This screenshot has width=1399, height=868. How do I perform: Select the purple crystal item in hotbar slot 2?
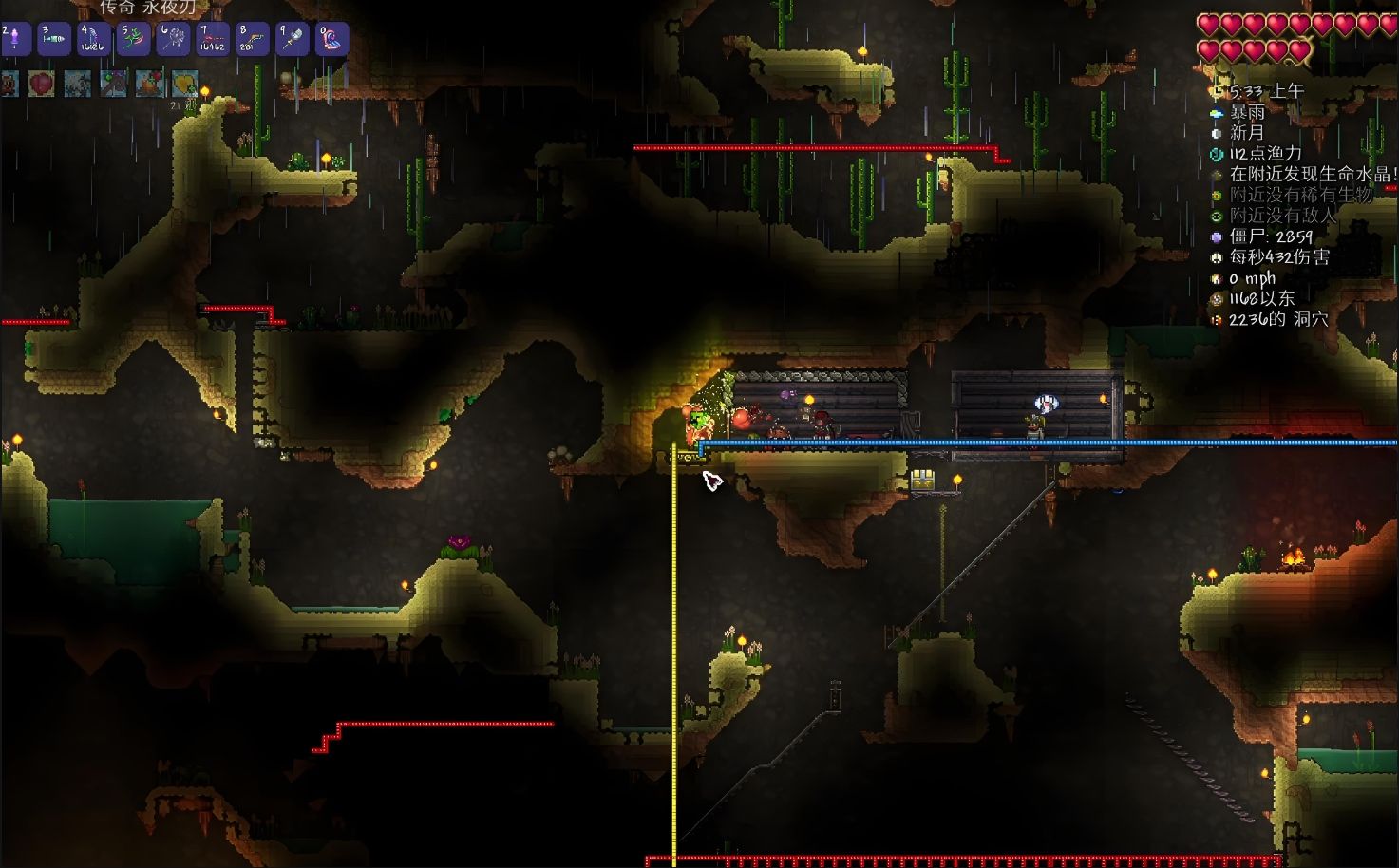point(16,40)
